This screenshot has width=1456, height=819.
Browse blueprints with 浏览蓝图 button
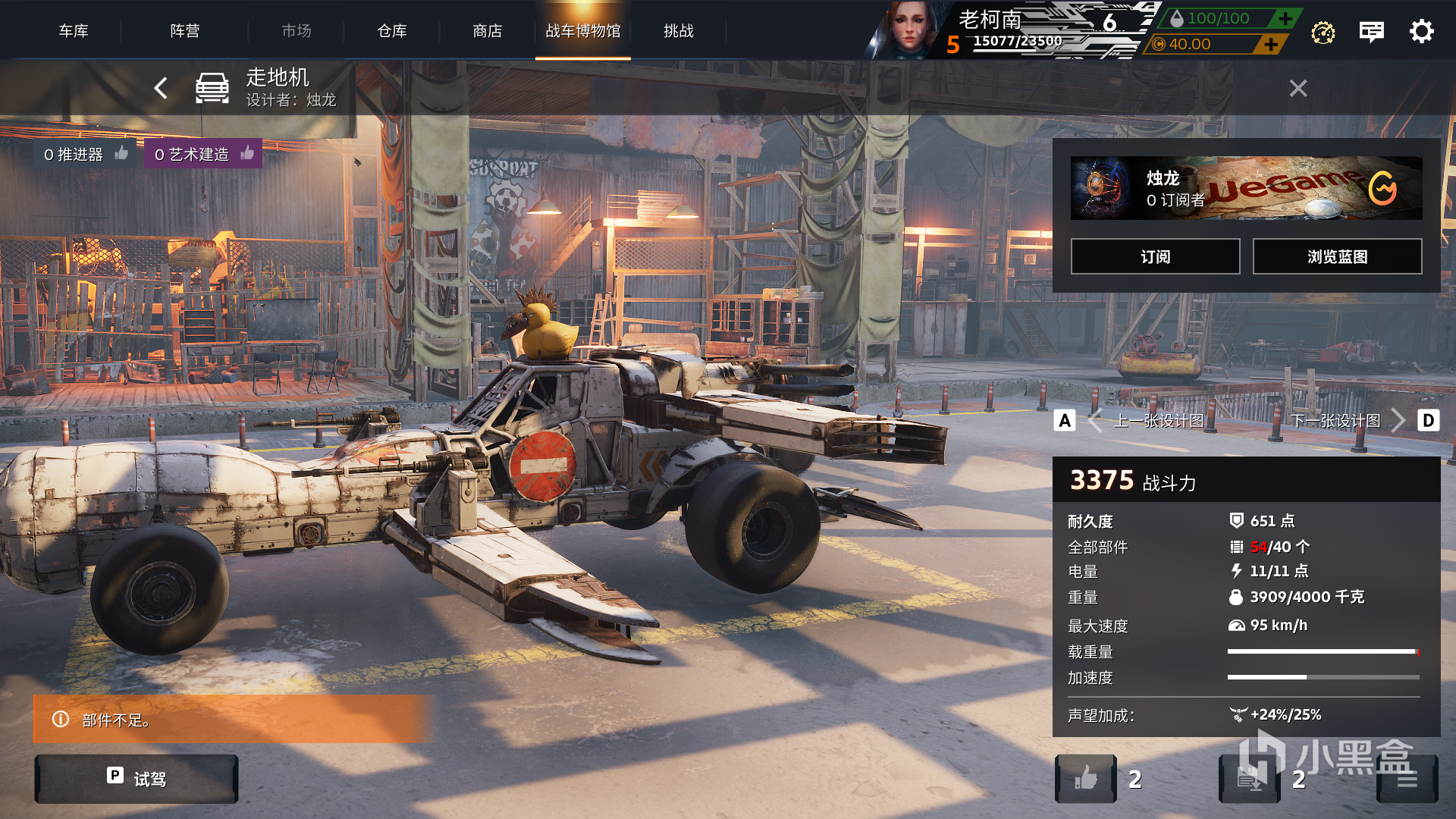click(1337, 257)
